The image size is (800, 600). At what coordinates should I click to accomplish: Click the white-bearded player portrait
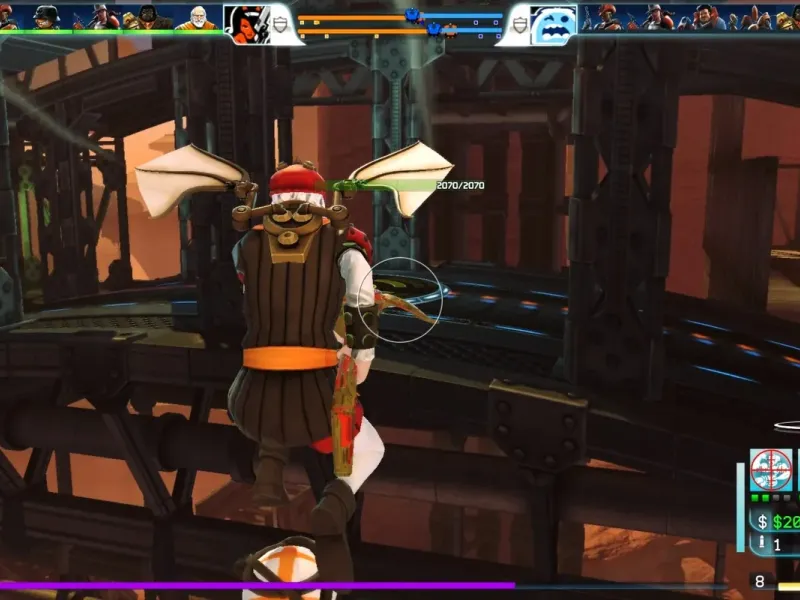click(x=197, y=17)
